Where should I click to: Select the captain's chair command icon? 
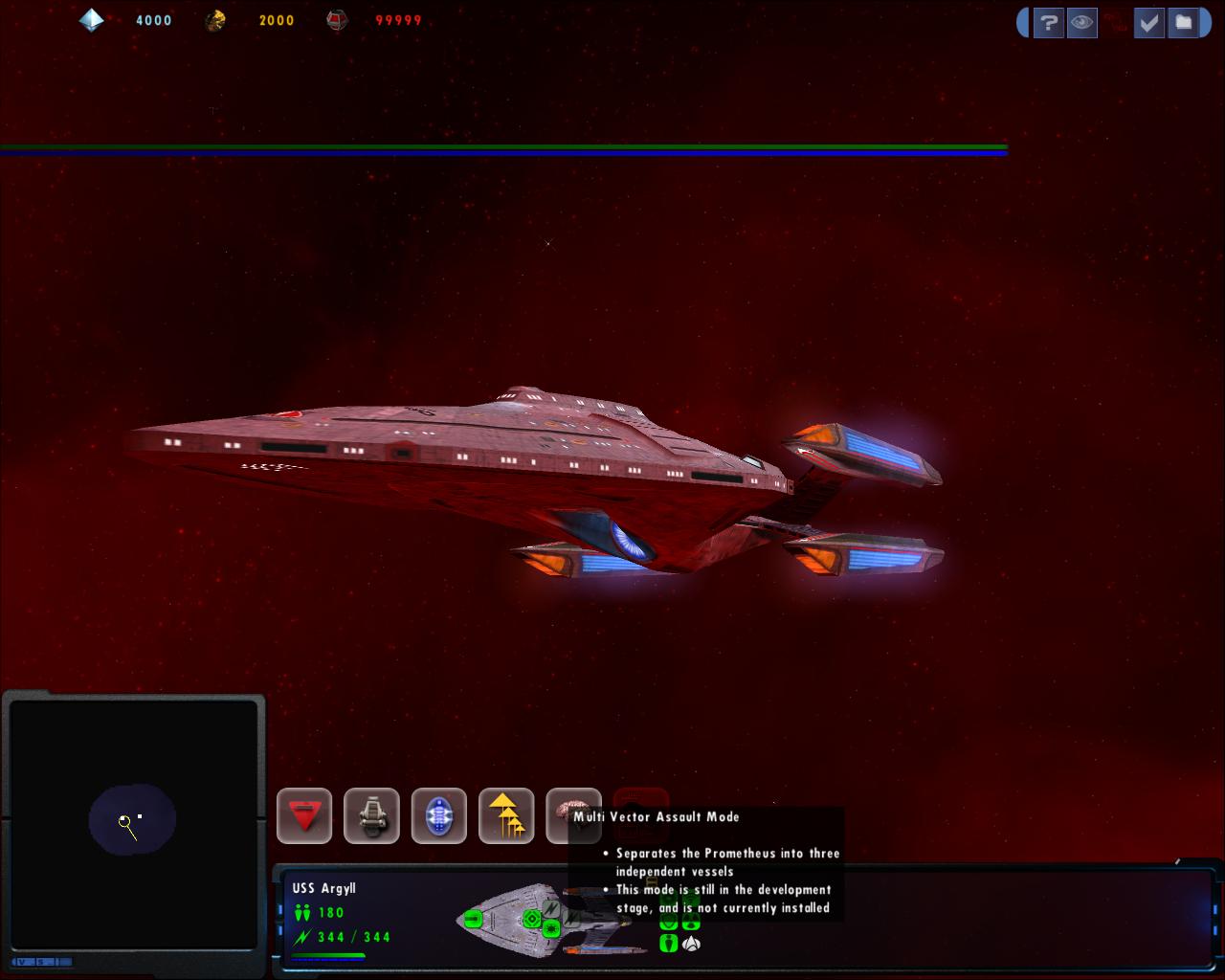point(371,816)
